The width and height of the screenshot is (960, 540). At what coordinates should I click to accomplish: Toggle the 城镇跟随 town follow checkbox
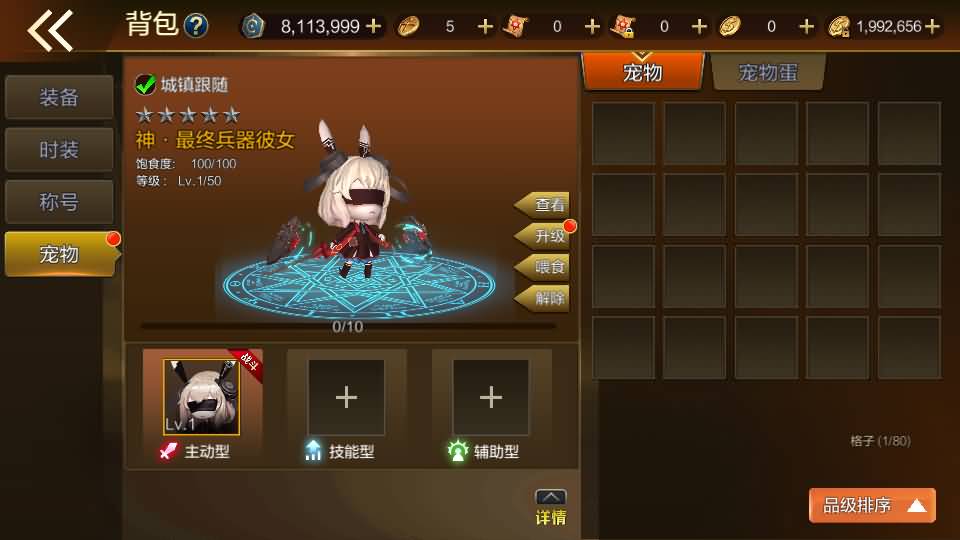(x=146, y=85)
